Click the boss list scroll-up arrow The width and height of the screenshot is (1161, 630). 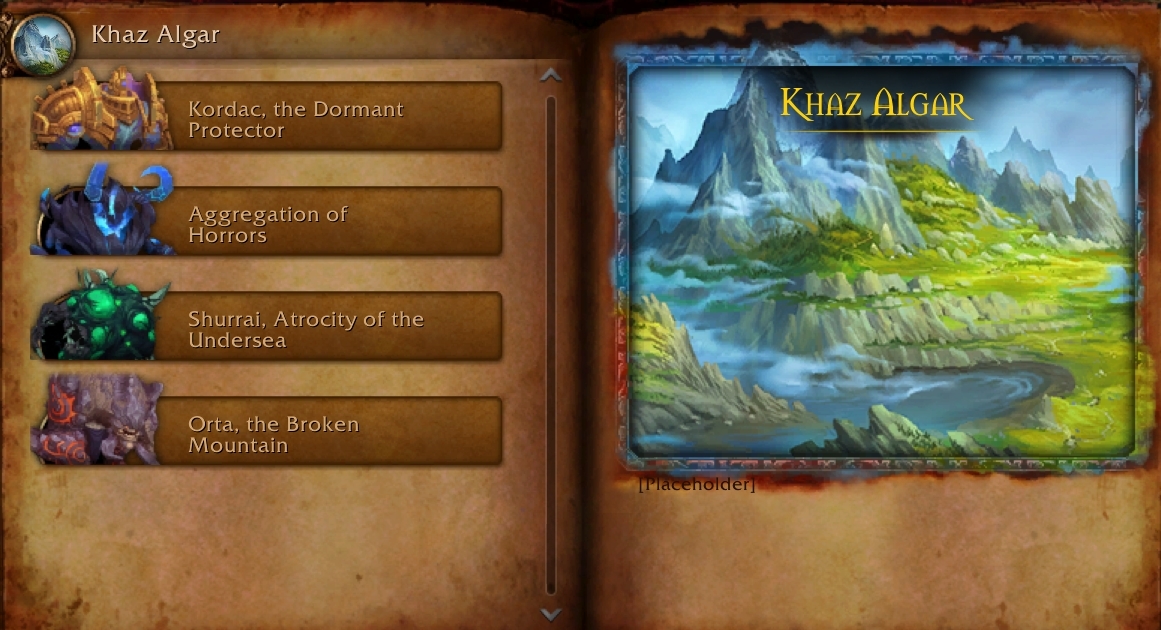pos(550,75)
